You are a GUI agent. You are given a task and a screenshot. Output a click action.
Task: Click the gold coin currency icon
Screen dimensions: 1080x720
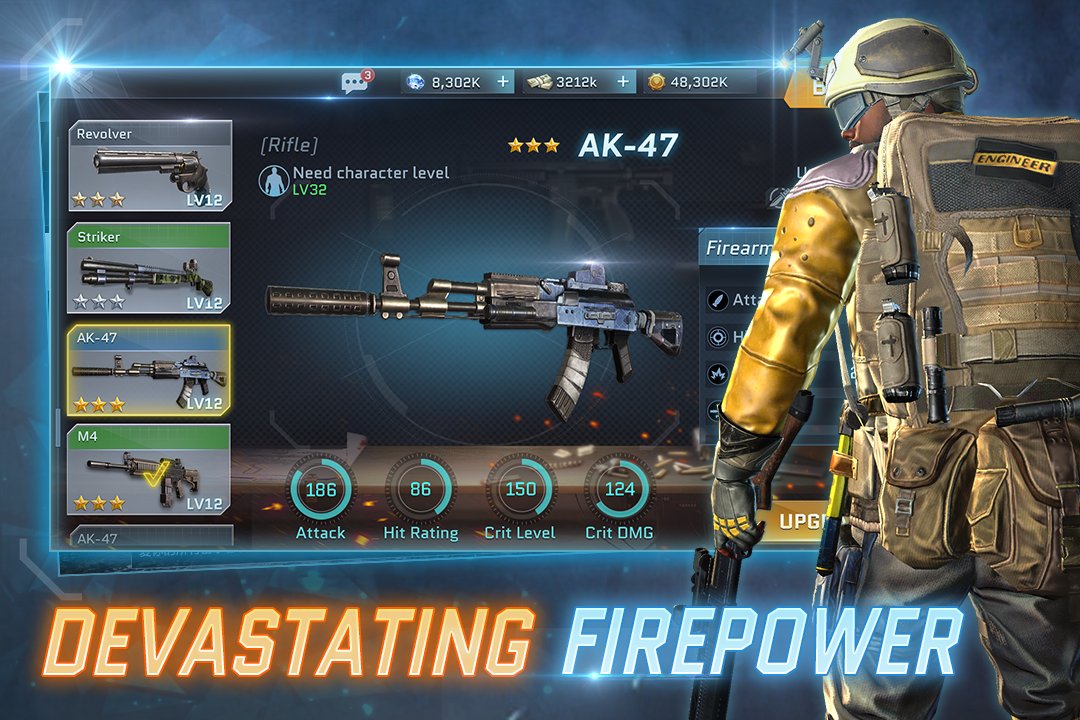pos(656,82)
